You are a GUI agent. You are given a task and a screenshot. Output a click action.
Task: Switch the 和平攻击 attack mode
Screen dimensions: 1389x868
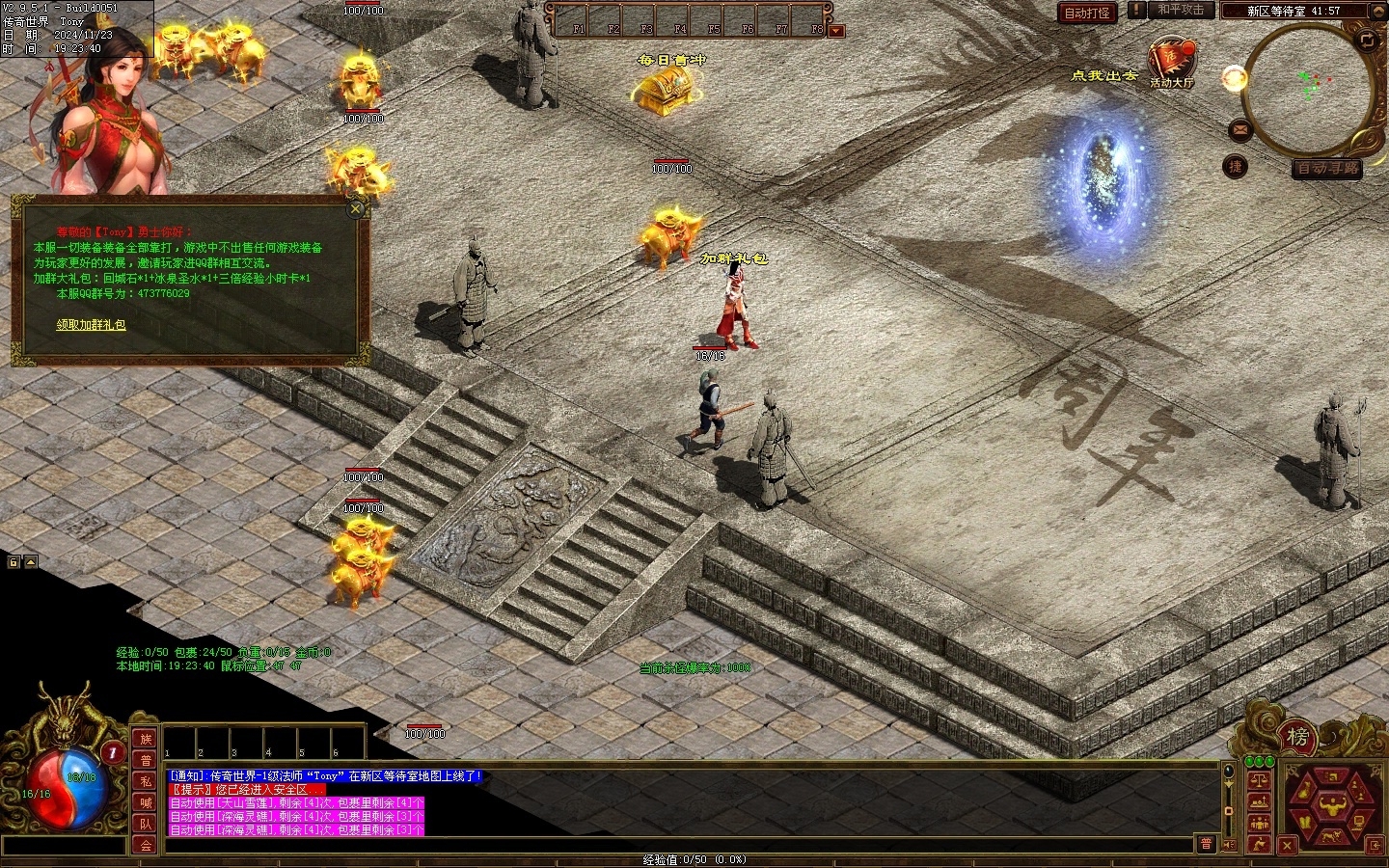(x=1181, y=10)
